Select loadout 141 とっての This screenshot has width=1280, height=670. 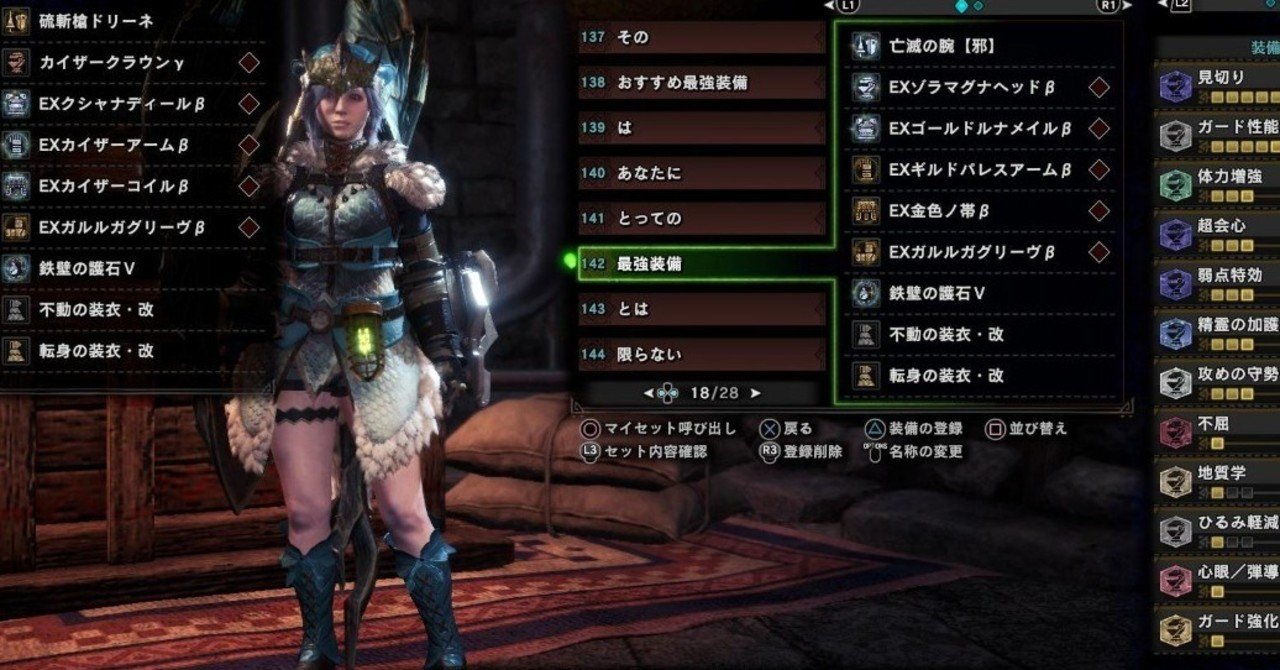tap(700, 218)
